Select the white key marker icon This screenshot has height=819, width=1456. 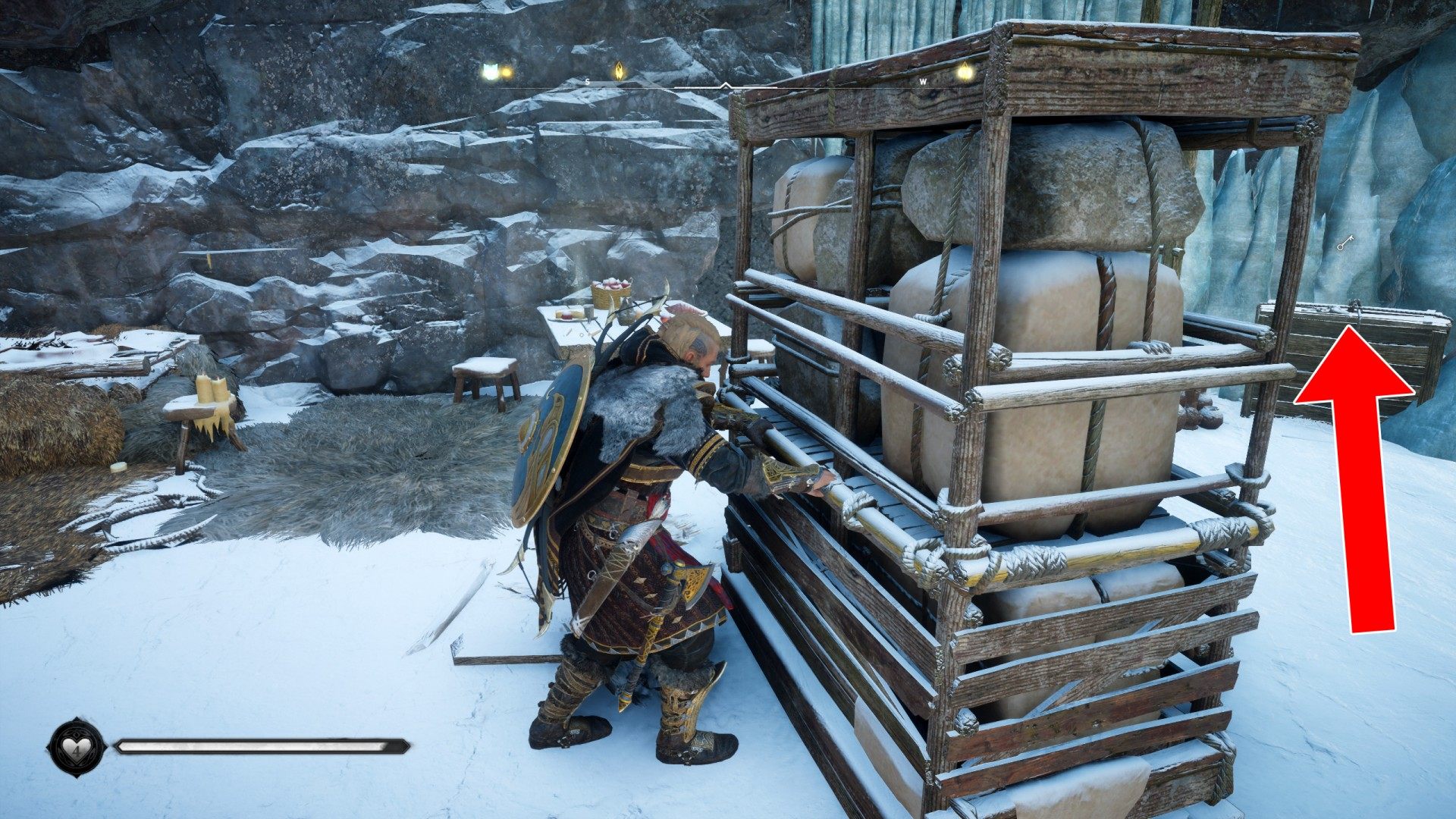[x=1345, y=243]
